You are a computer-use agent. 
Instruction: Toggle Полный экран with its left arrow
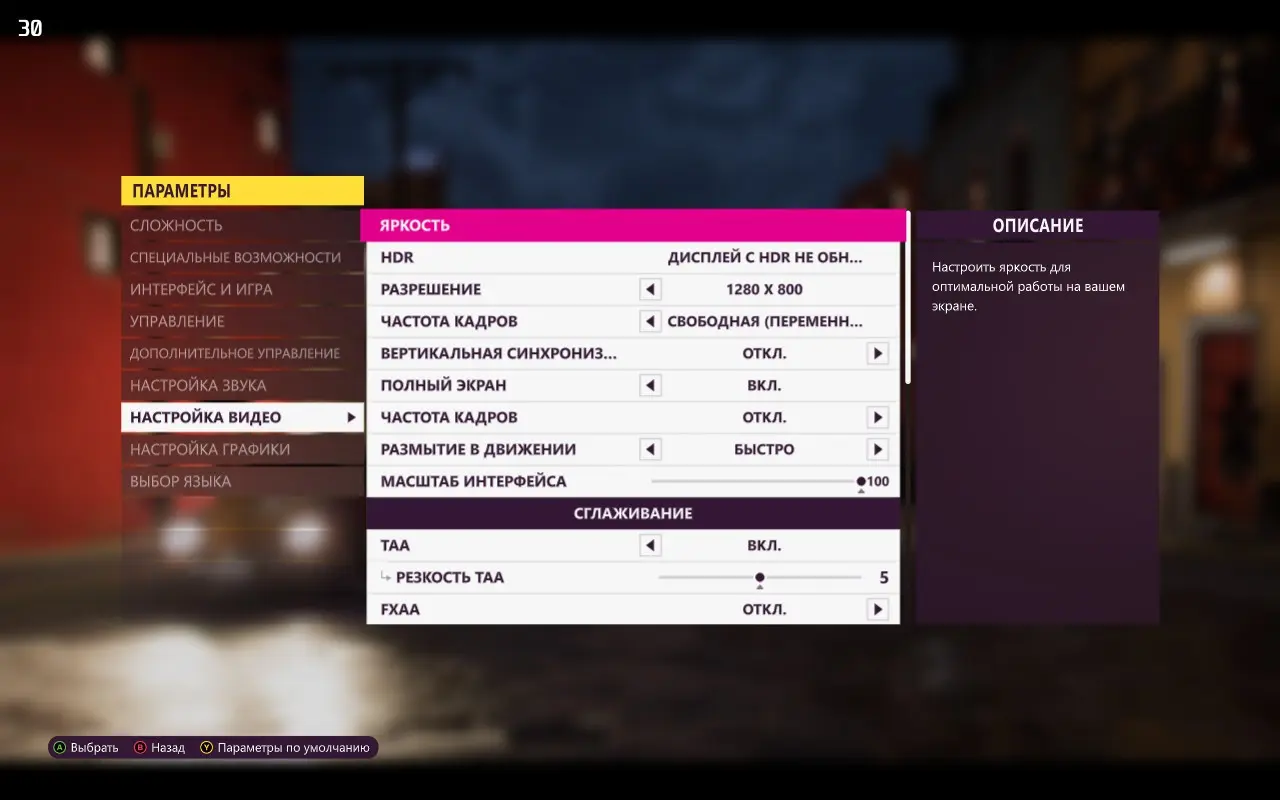[650, 385]
